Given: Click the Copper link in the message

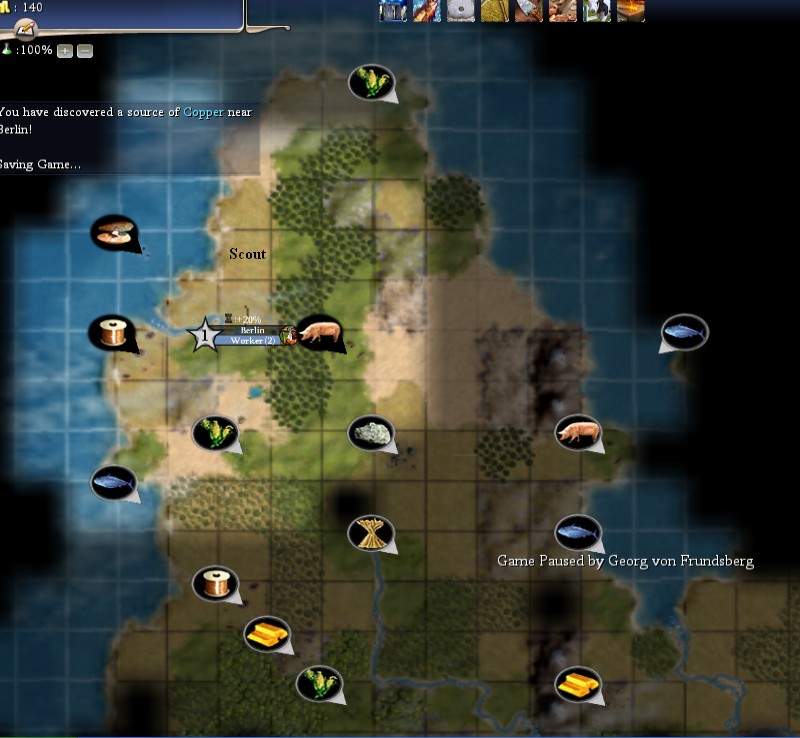Looking at the screenshot, I should [204, 112].
